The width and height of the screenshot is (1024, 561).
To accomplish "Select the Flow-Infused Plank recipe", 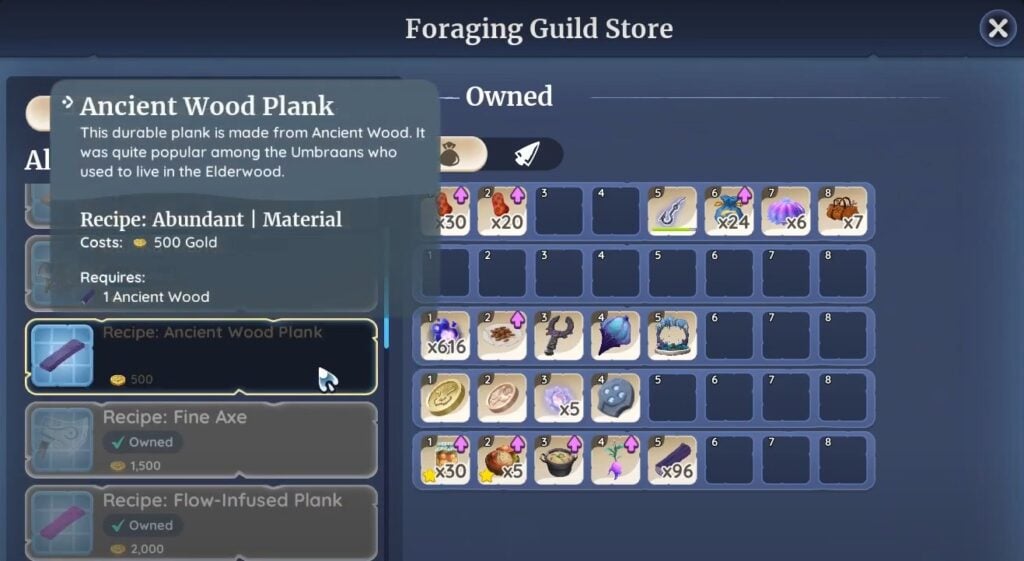I will coord(201,520).
